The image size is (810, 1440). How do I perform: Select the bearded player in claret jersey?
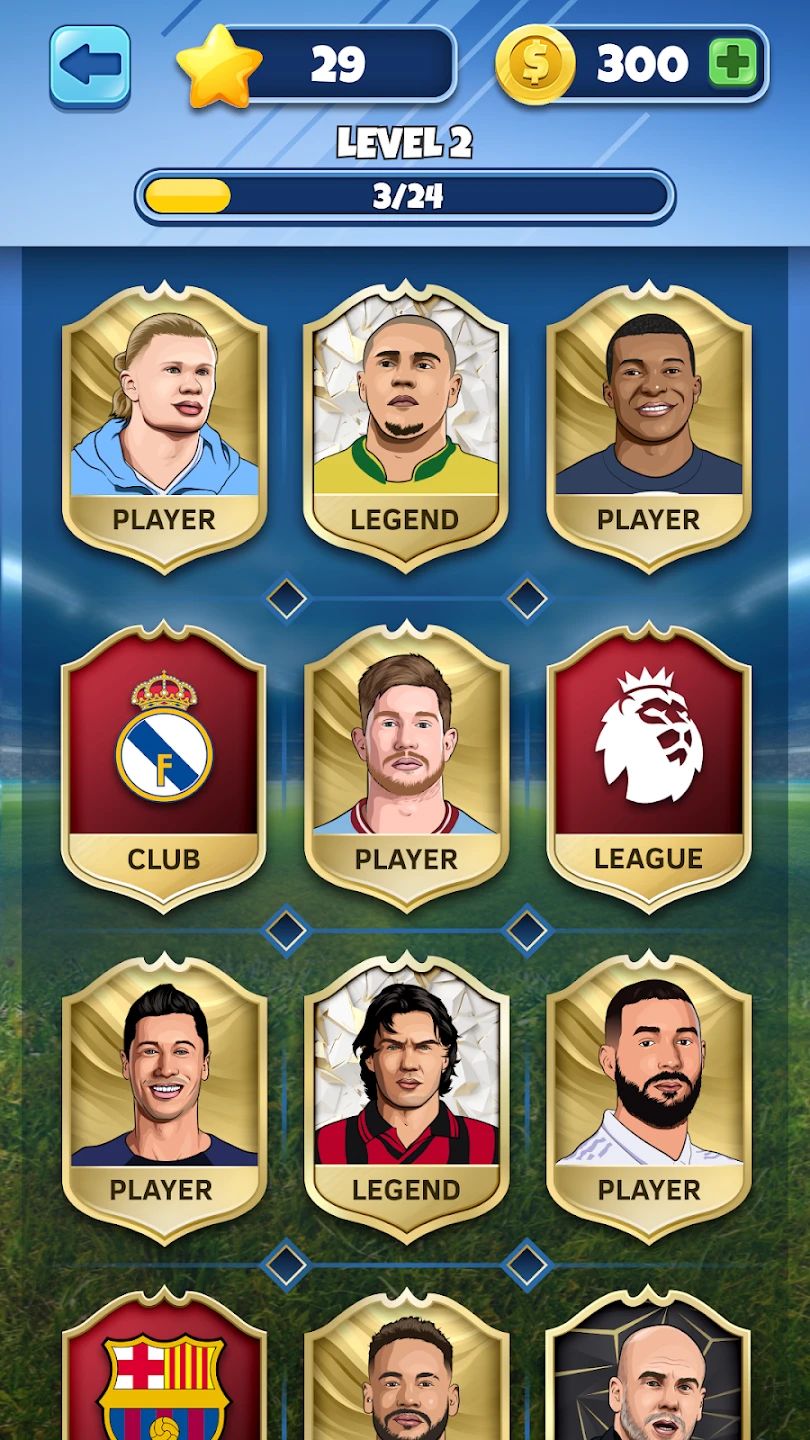pos(405,765)
